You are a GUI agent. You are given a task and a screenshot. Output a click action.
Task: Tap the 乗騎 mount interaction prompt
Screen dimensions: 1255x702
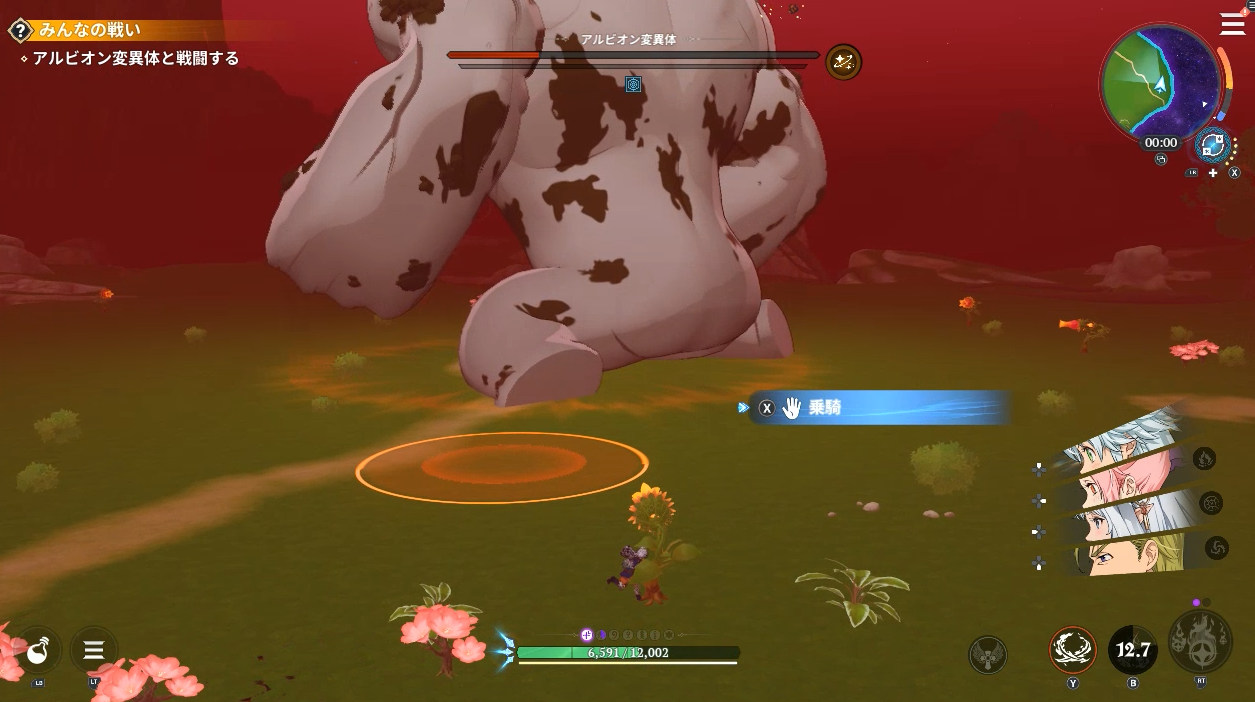click(x=878, y=408)
